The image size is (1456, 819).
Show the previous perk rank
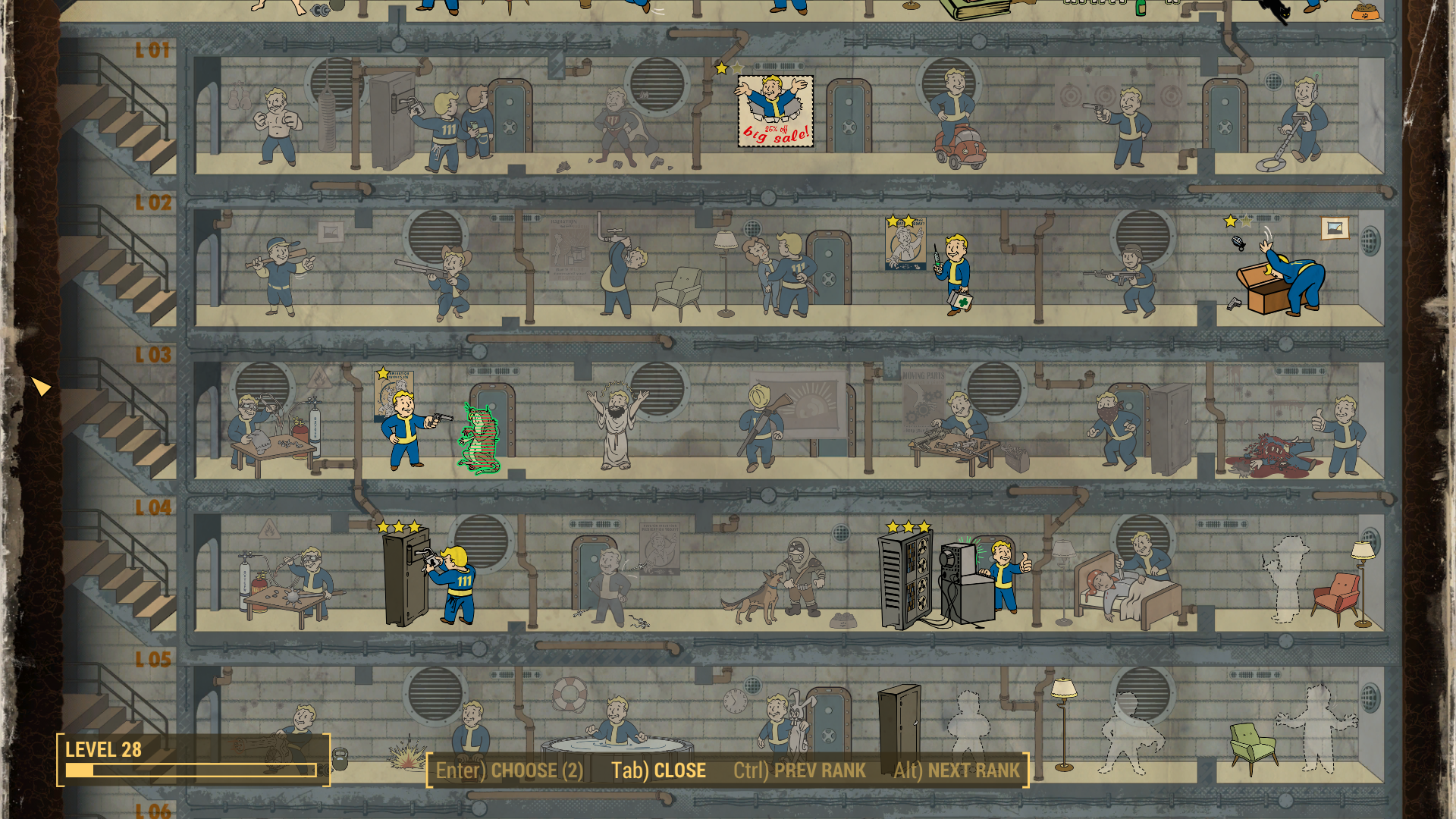click(x=799, y=770)
